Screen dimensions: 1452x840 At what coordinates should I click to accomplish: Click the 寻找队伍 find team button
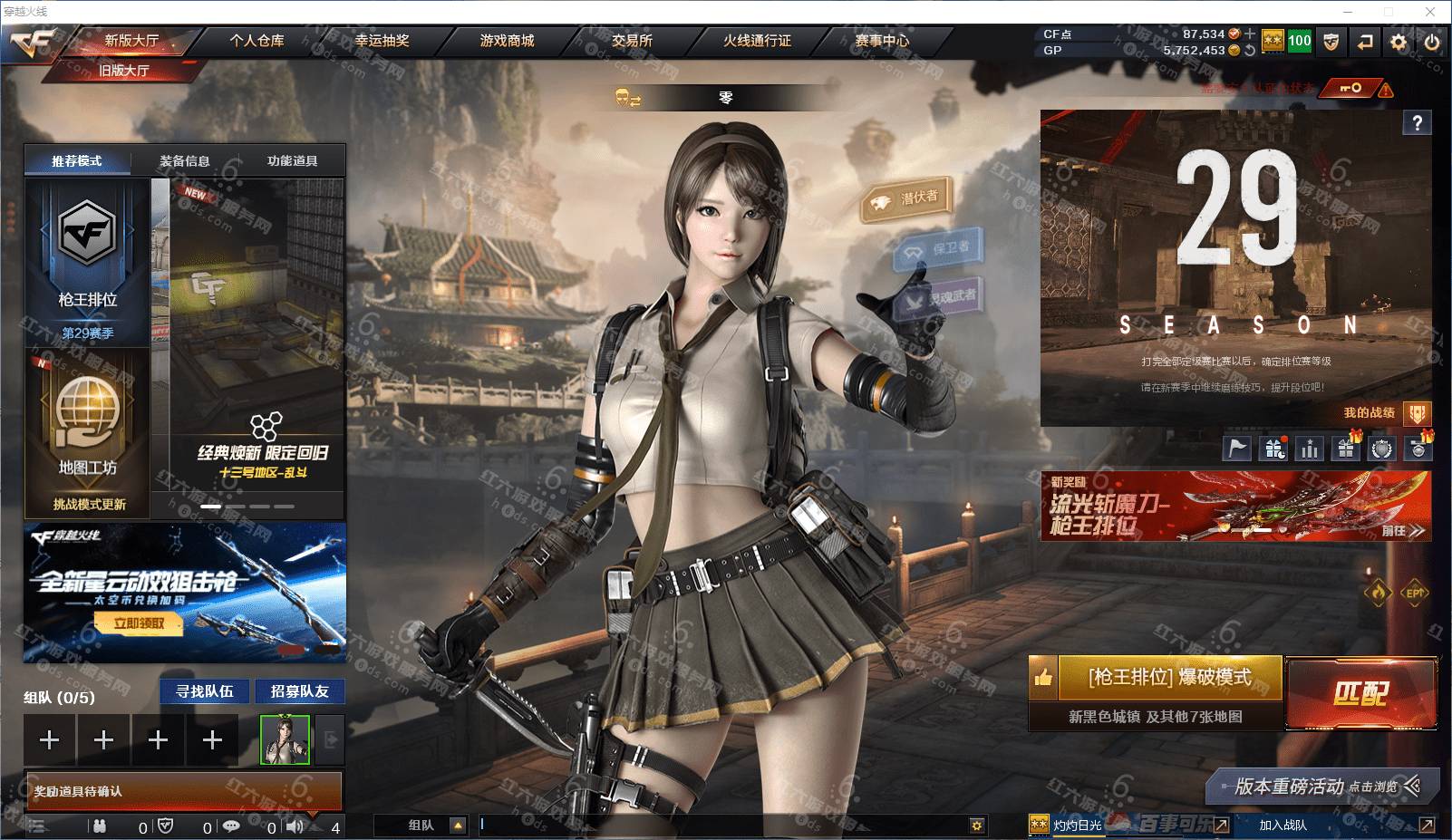[205, 691]
